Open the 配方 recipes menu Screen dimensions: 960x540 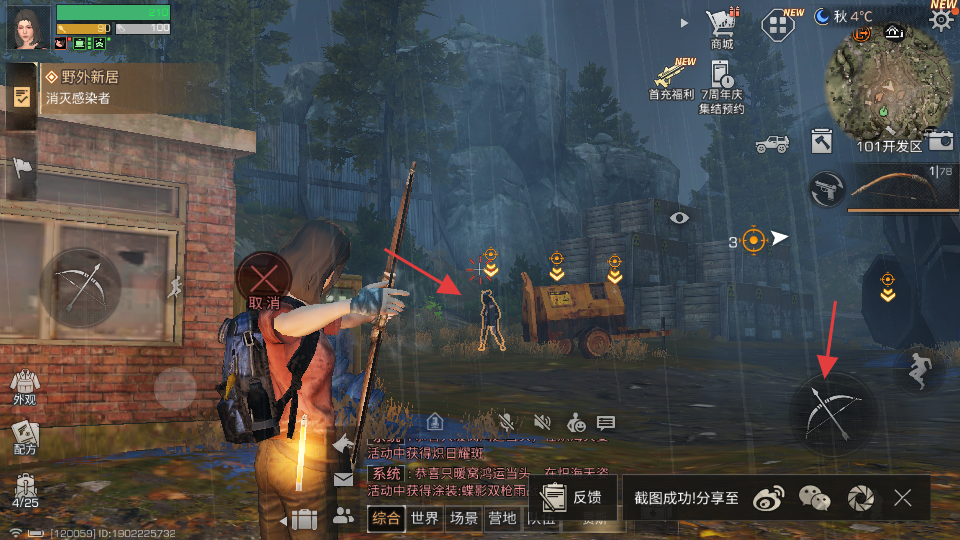tap(24, 437)
